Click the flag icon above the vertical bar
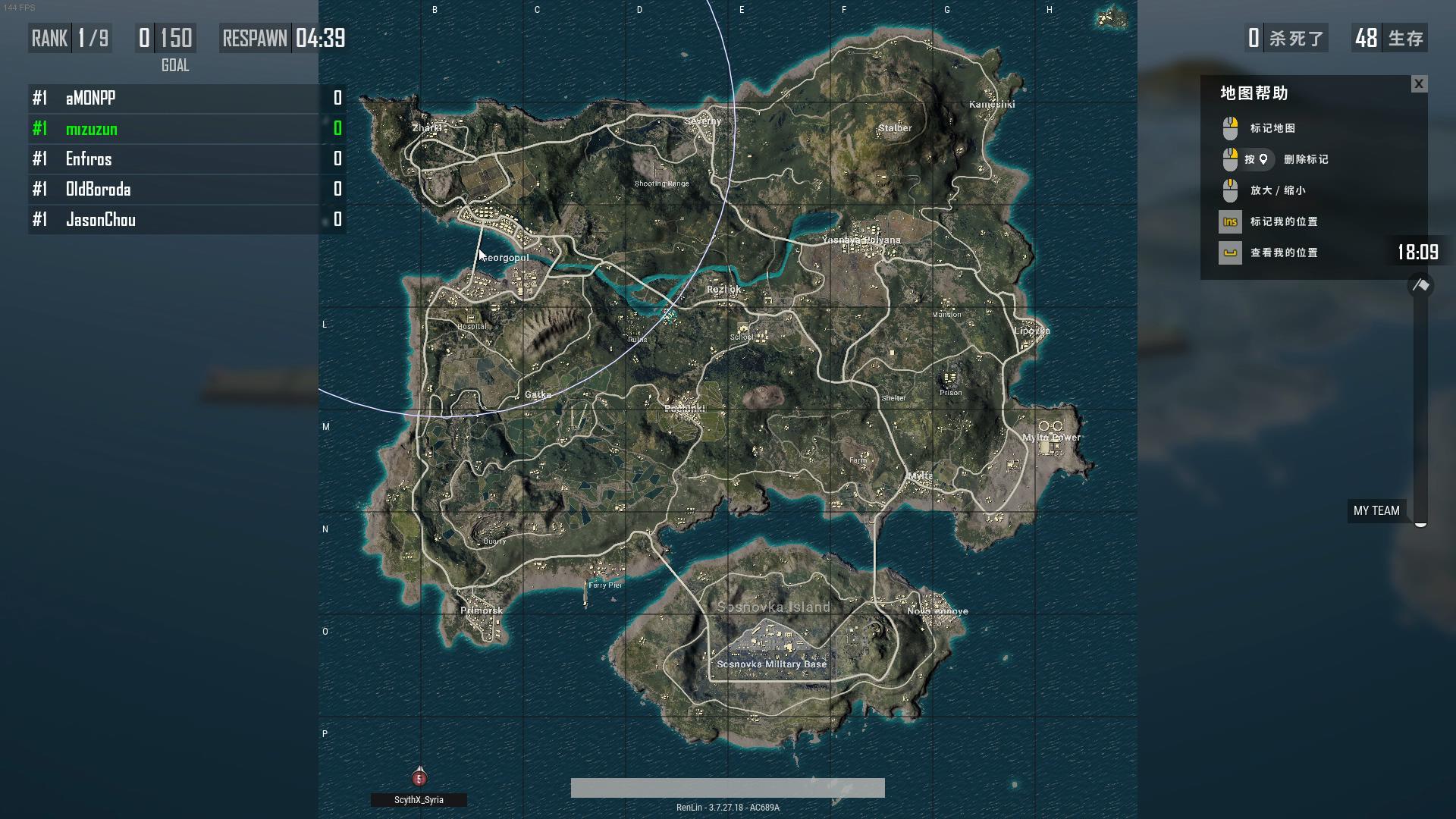 (1420, 286)
